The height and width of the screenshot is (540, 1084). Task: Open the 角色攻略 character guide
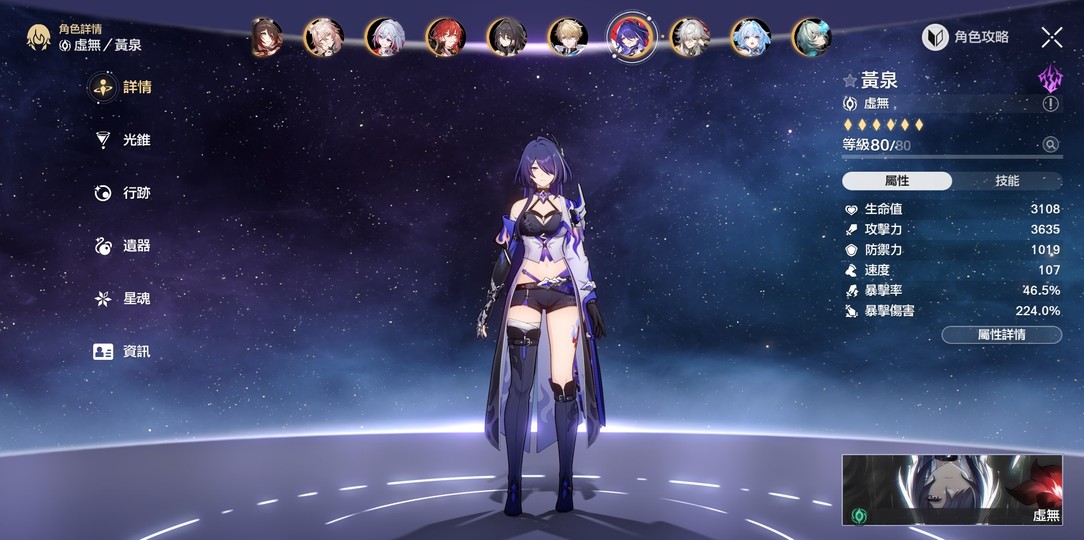pyautogui.click(x=966, y=38)
